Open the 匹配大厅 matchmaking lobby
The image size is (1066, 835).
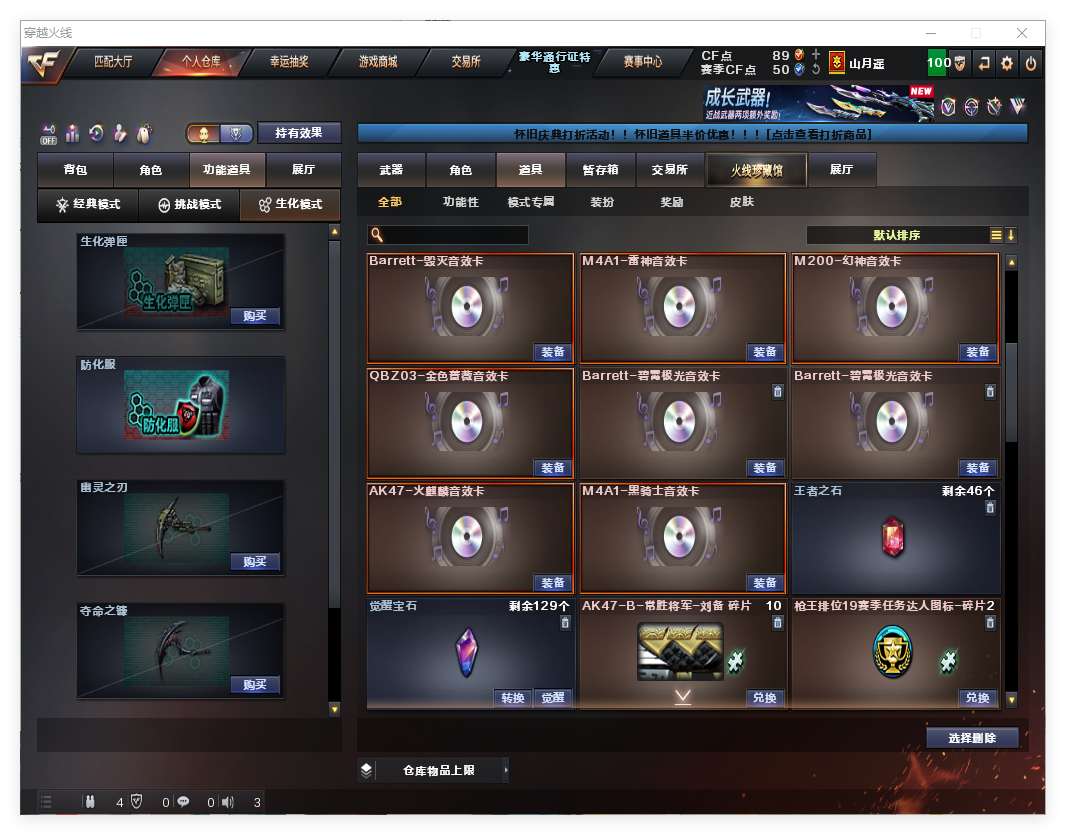coord(112,62)
